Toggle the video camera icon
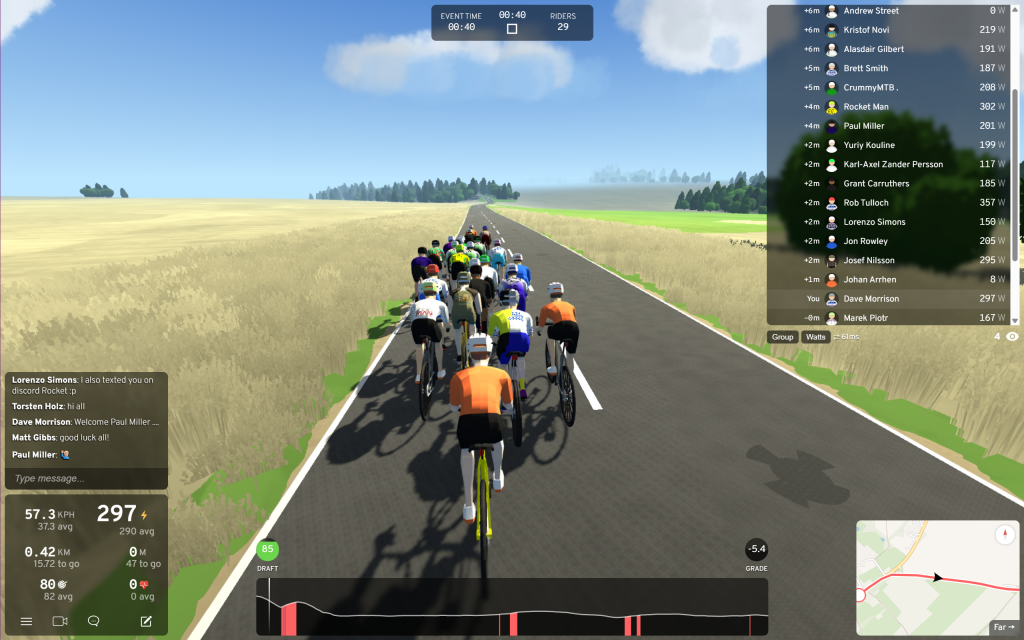 60,621
